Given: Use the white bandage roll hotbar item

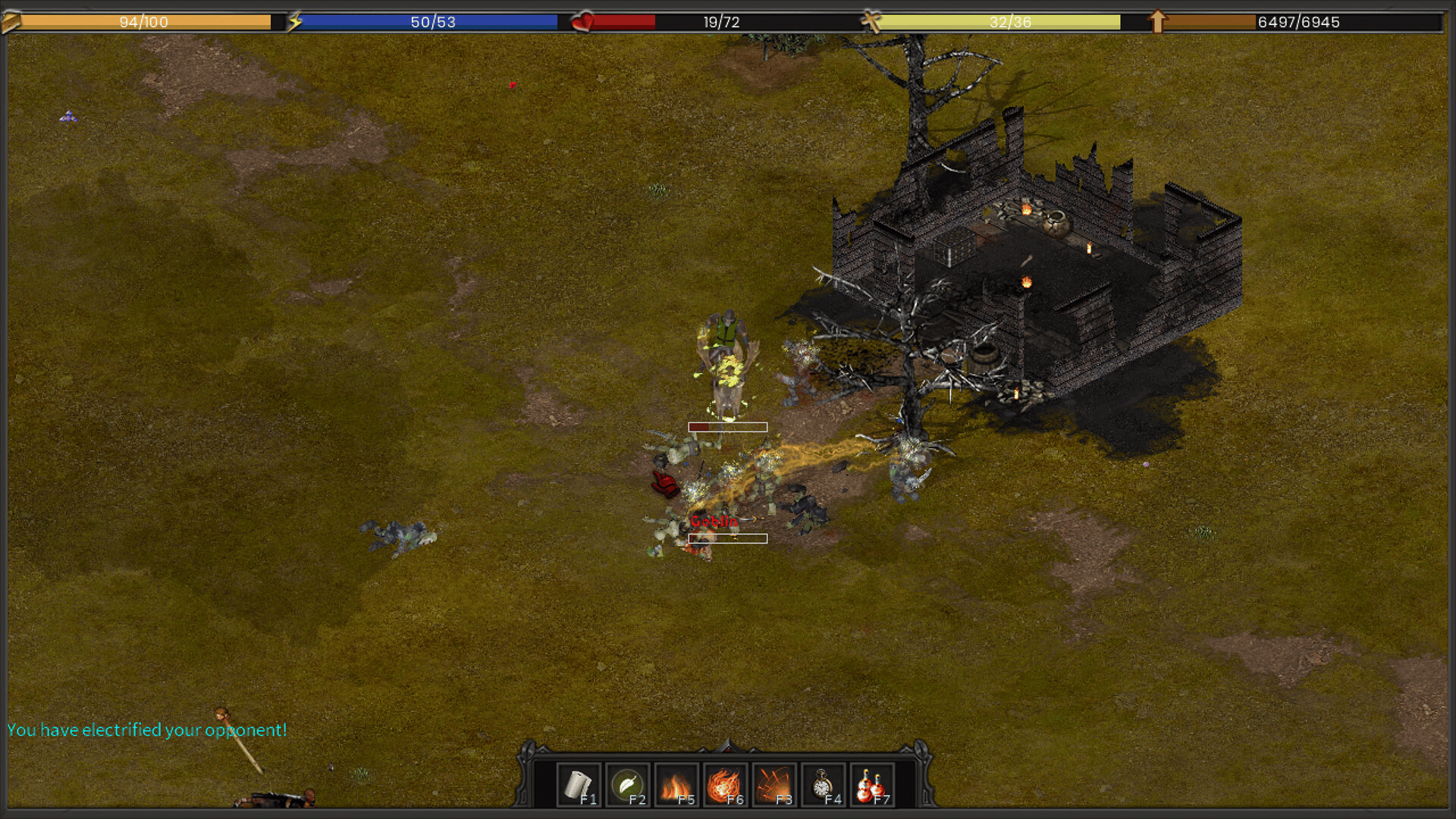Looking at the screenshot, I should pos(579,785).
